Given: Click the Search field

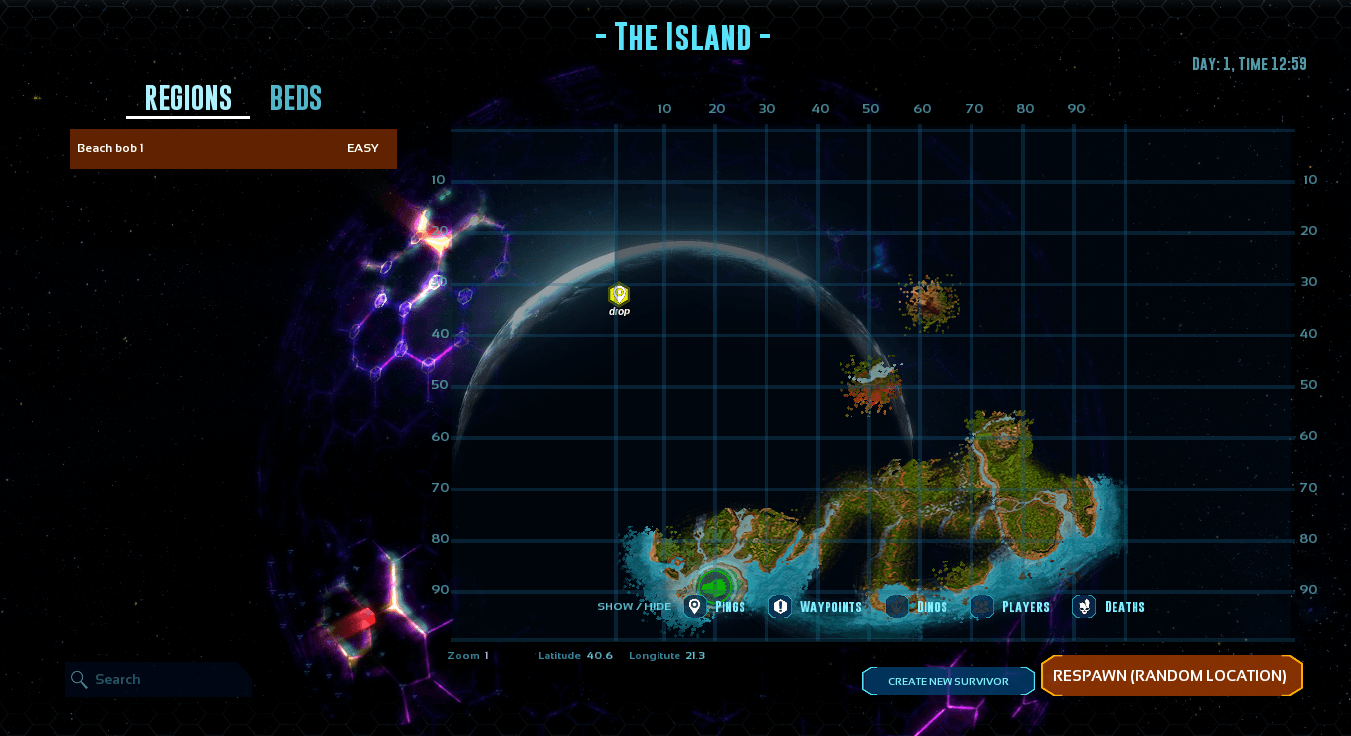Looking at the screenshot, I should coord(160,680).
